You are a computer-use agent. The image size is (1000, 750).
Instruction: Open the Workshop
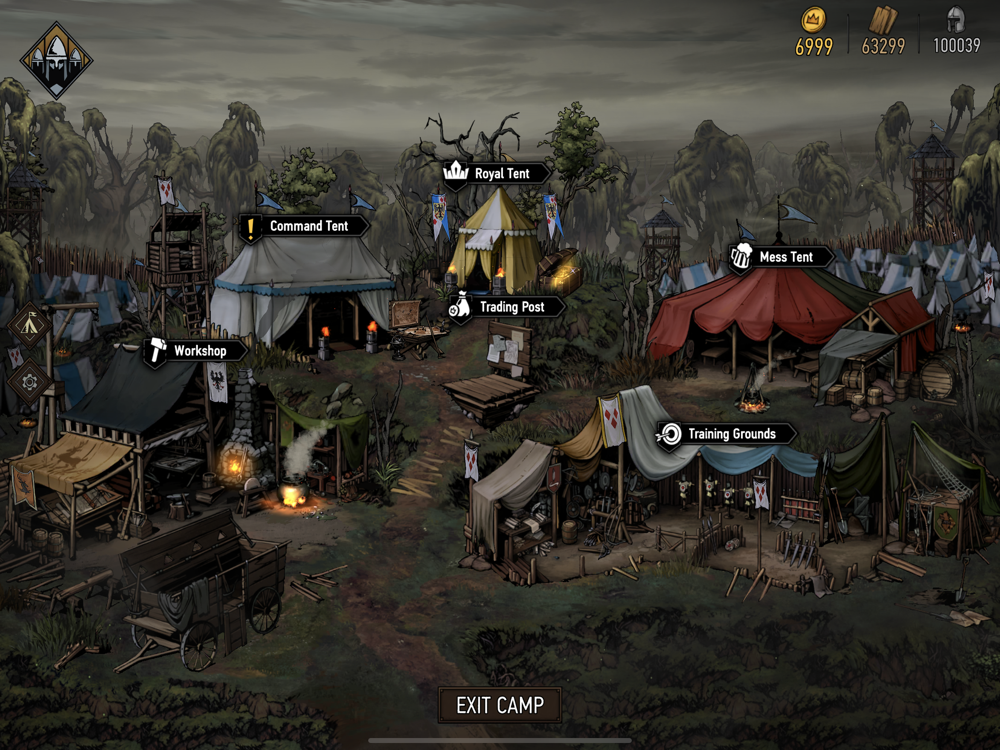[197, 351]
